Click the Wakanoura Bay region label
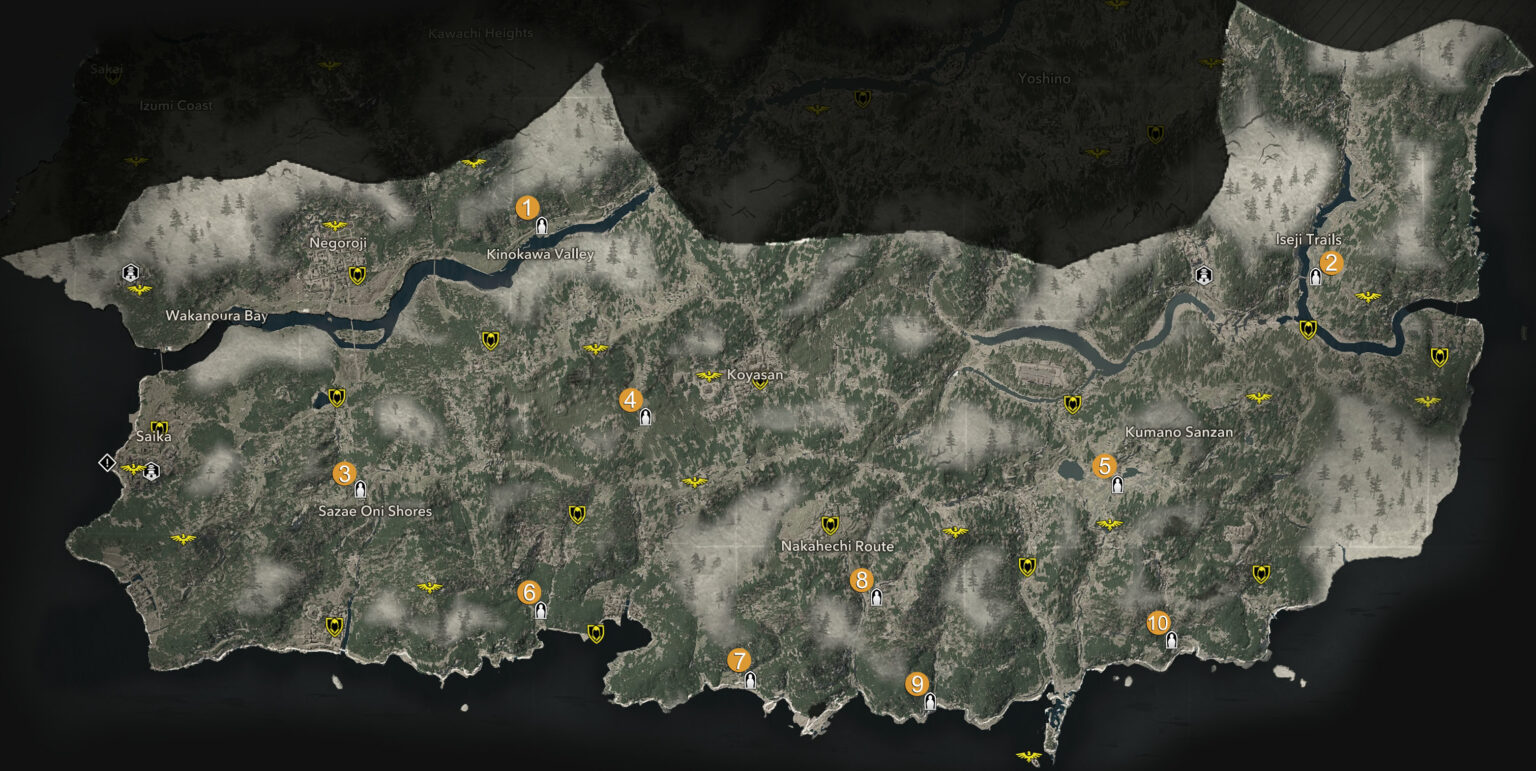The width and height of the screenshot is (1536, 771). [217, 315]
